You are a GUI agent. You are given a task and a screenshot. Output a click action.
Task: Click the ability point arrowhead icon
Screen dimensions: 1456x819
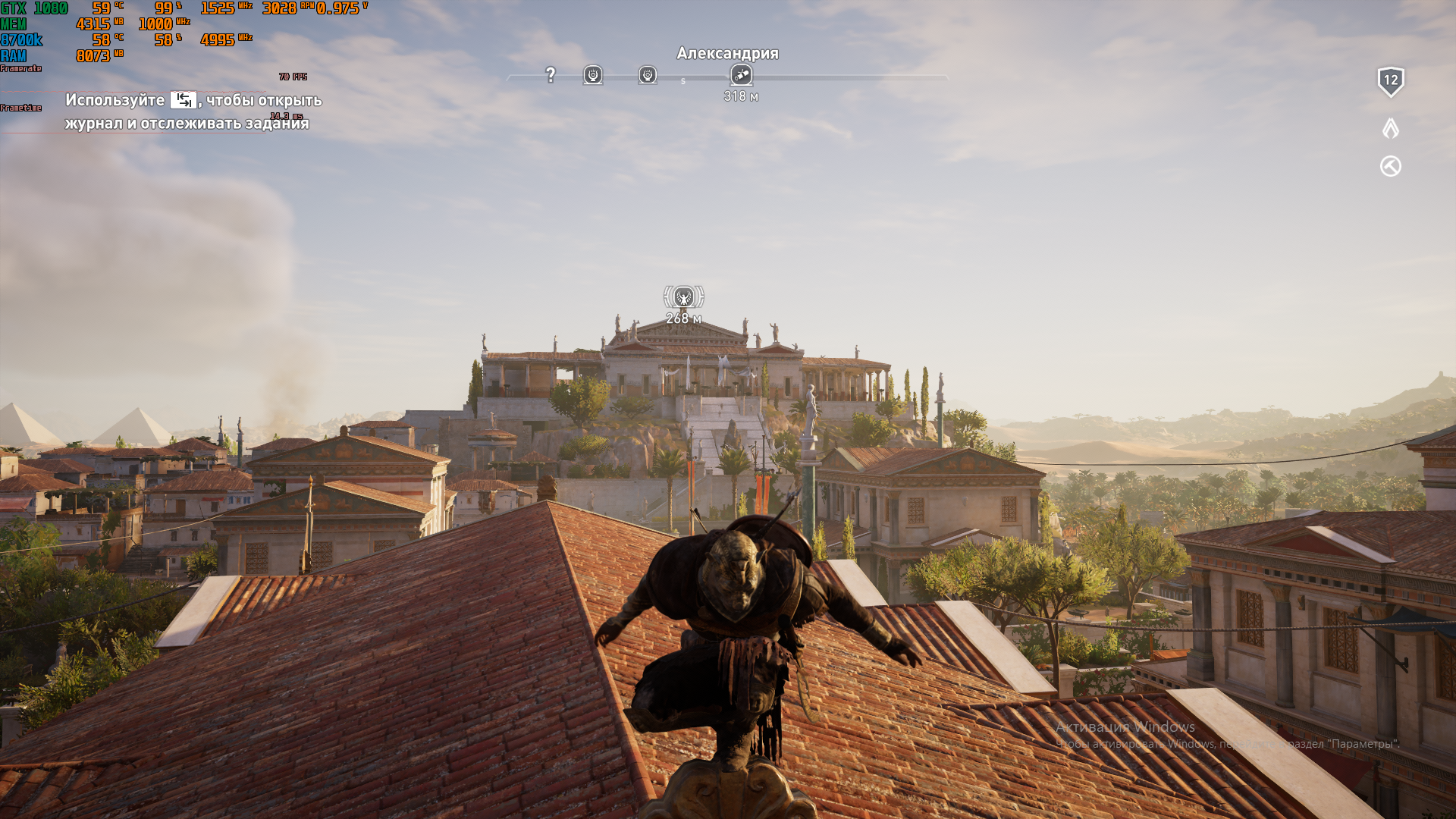click(x=1390, y=128)
